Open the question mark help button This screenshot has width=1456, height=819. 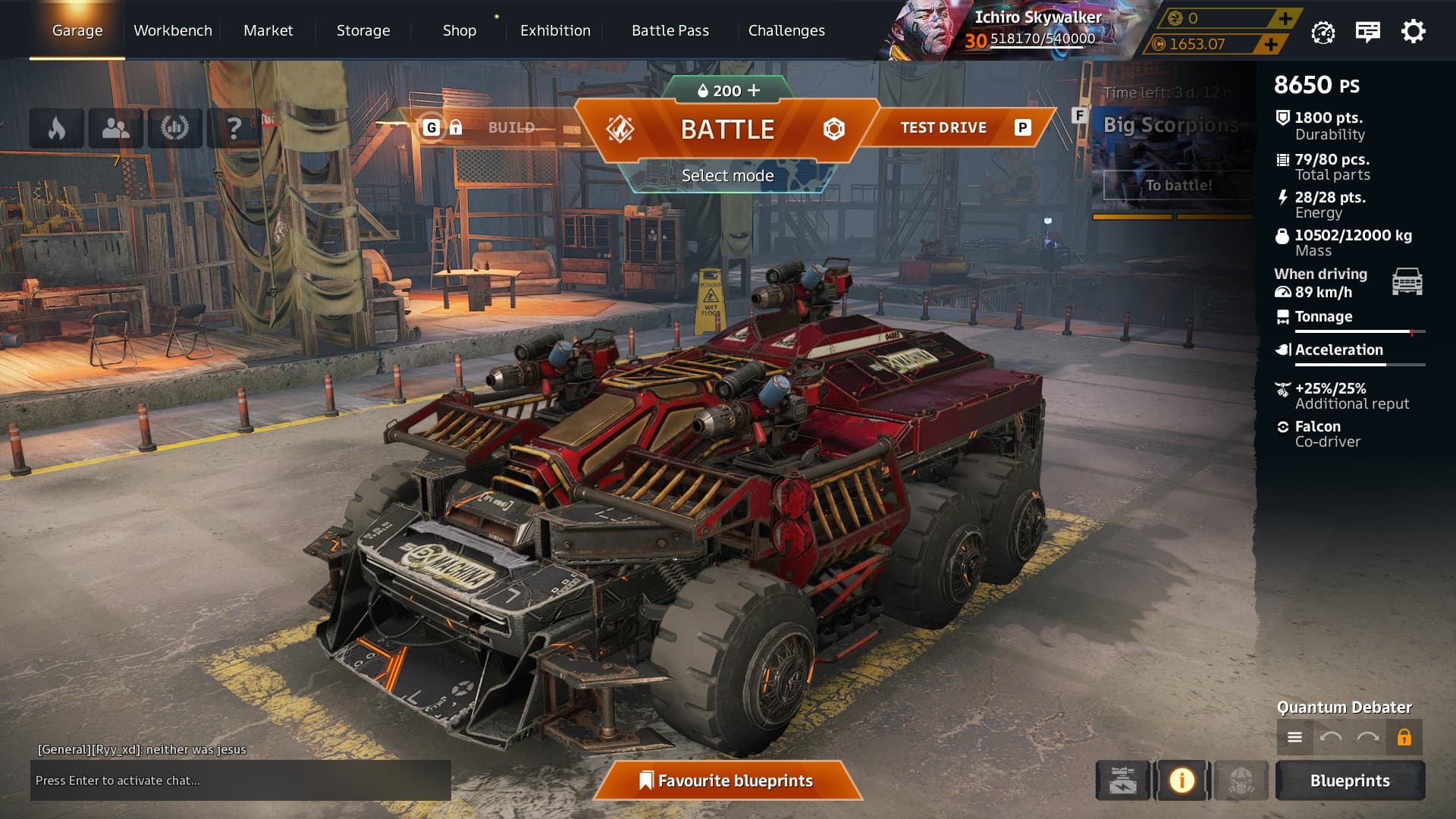[x=234, y=128]
